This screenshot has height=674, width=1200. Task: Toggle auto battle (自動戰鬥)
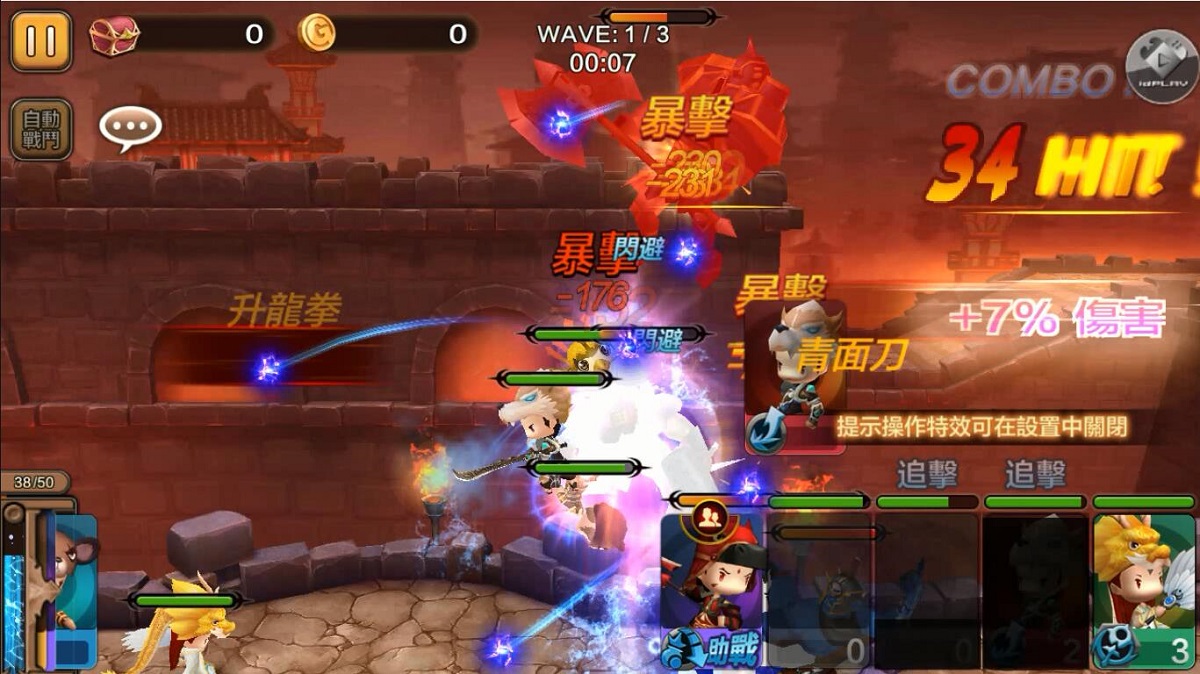(41, 129)
